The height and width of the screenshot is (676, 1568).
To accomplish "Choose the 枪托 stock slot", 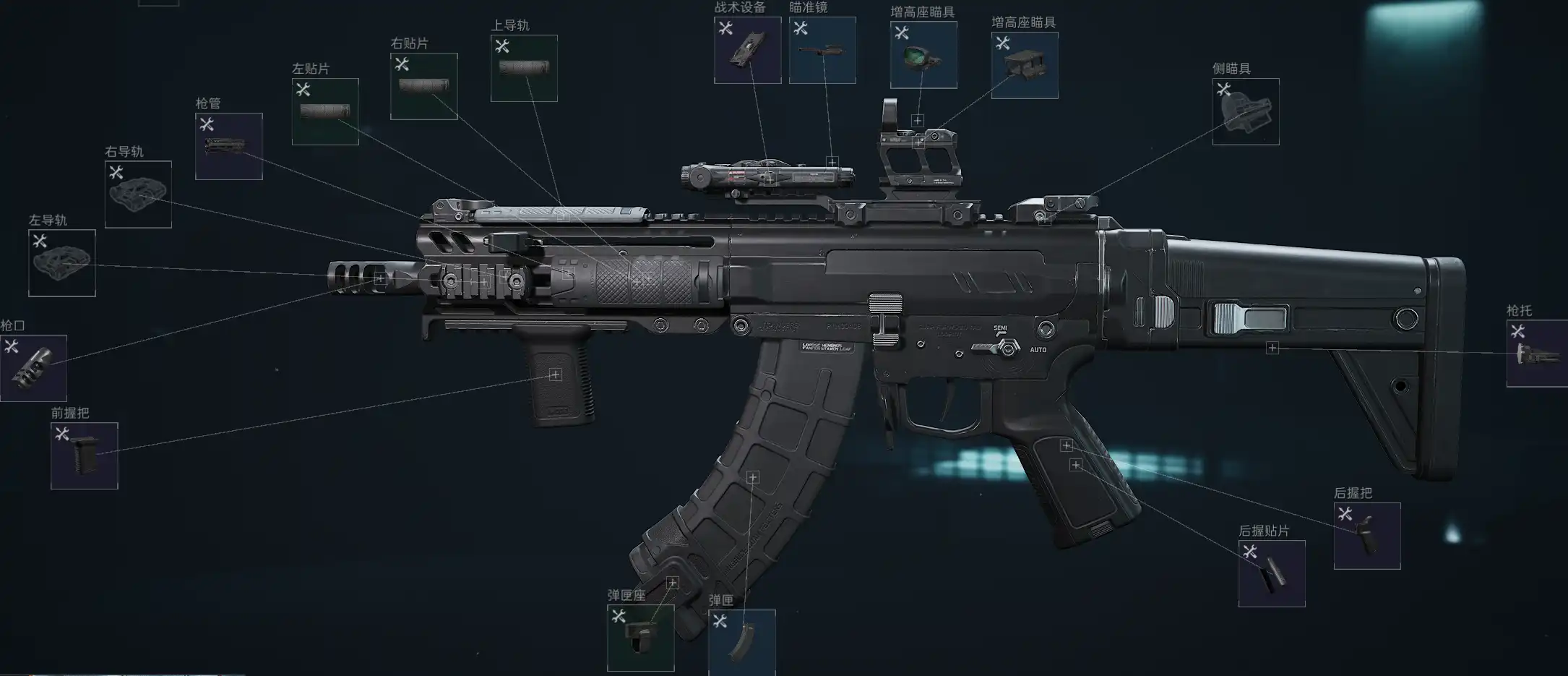I will [1537, 354].
